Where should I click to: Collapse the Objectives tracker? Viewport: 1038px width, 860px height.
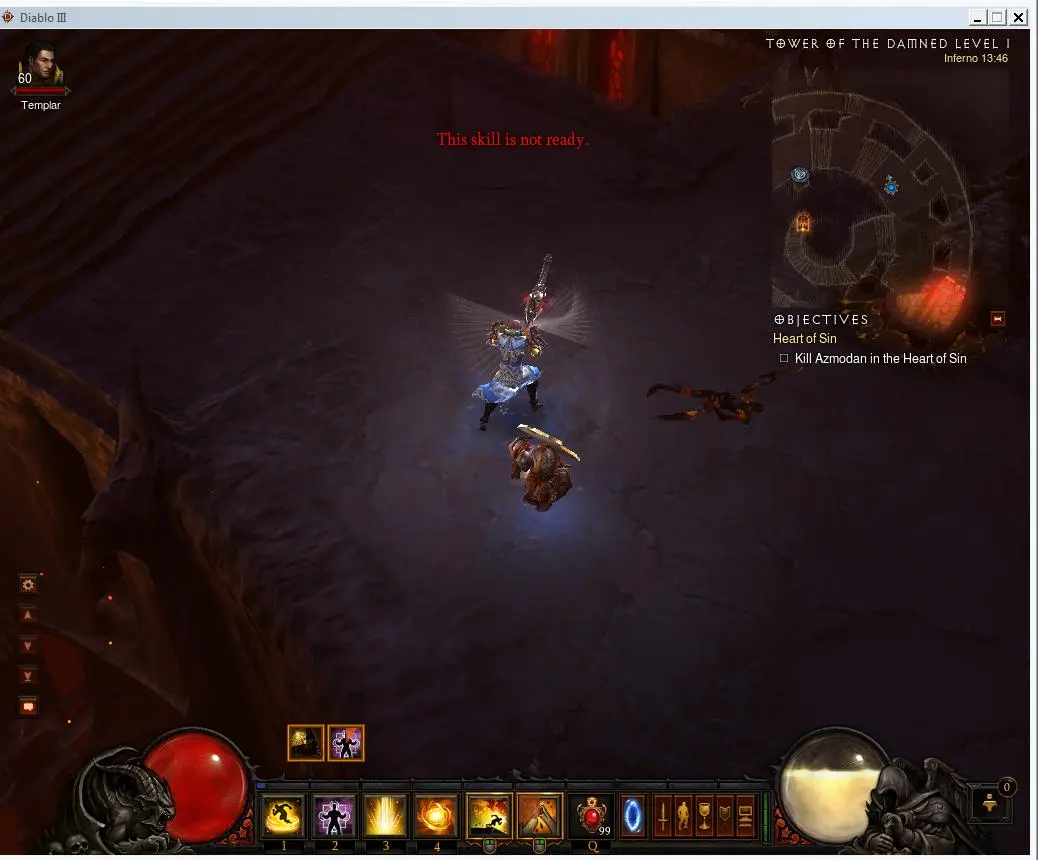tap(997, 319)
